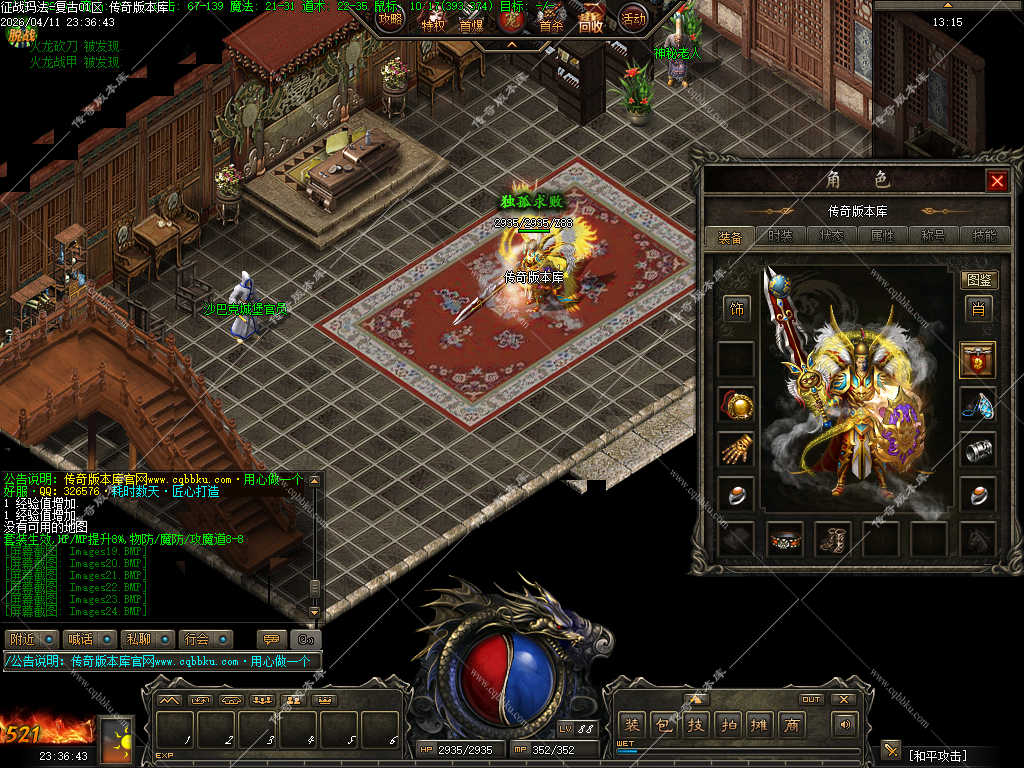Click the chat message input box

pyautogui.click(x=160, y=661)
